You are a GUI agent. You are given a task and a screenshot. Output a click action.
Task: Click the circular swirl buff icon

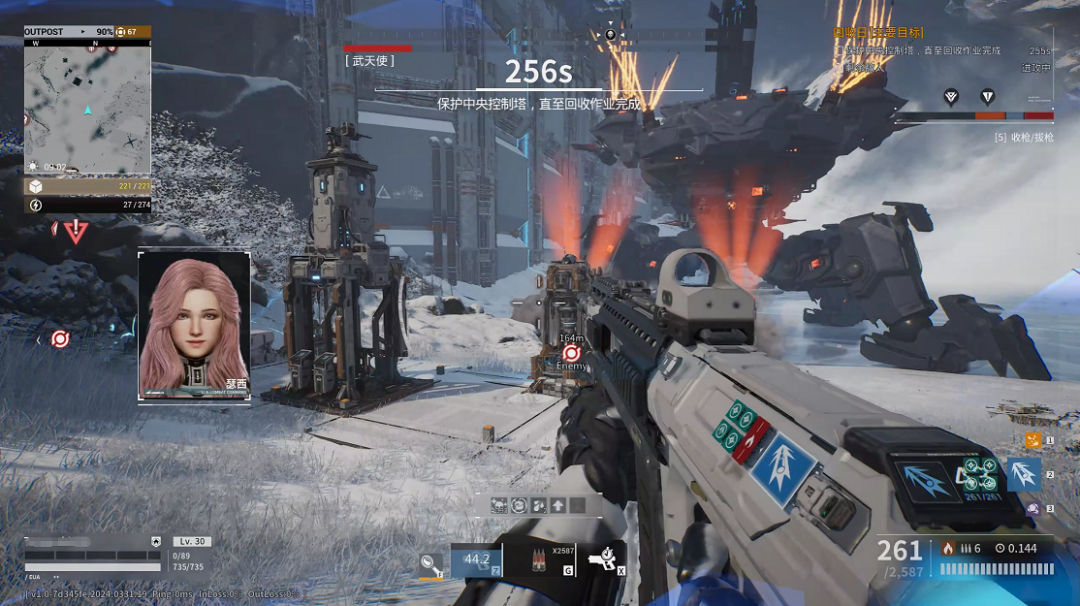[x=519, y=506]
